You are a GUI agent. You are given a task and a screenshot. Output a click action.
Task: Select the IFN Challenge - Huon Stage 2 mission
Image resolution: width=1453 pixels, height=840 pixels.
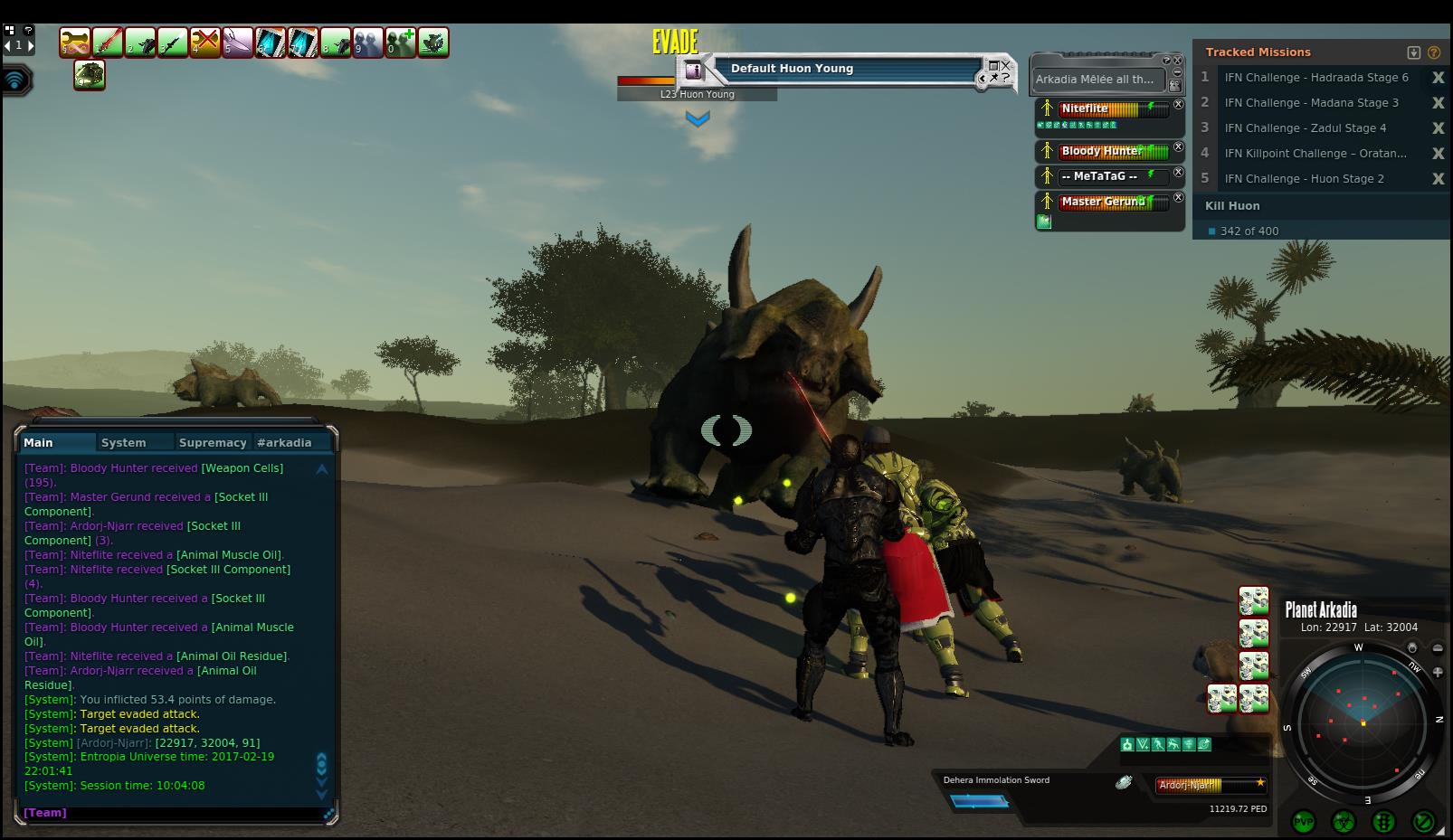1304,179
